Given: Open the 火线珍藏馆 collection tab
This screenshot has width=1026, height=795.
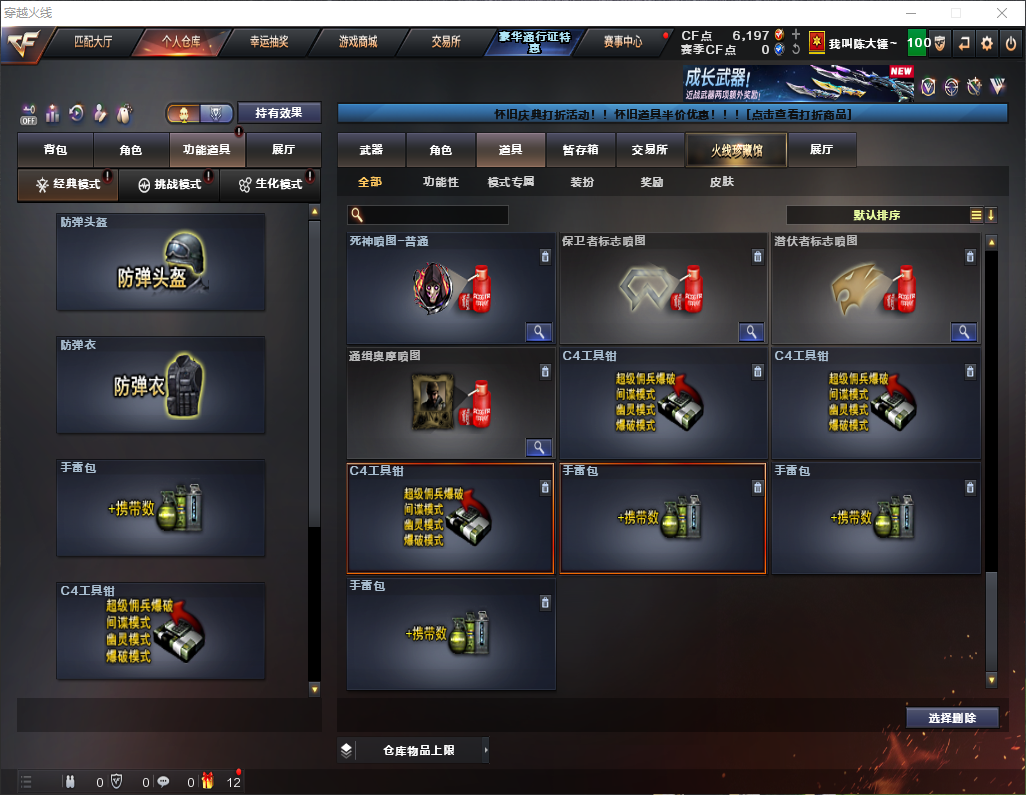Looking at the screenshot, I should (736, 150).
